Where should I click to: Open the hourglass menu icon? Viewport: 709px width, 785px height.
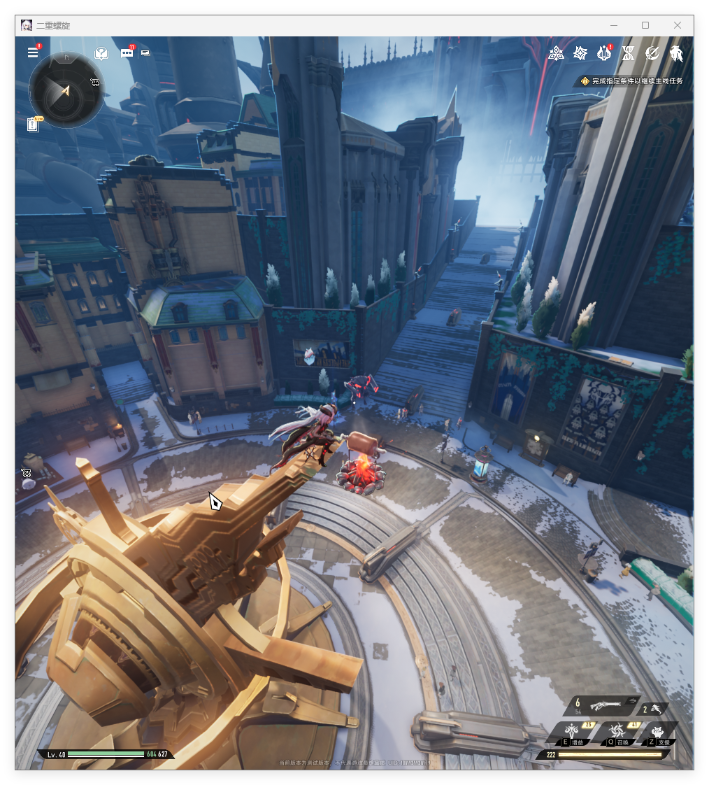pos(629,52)
